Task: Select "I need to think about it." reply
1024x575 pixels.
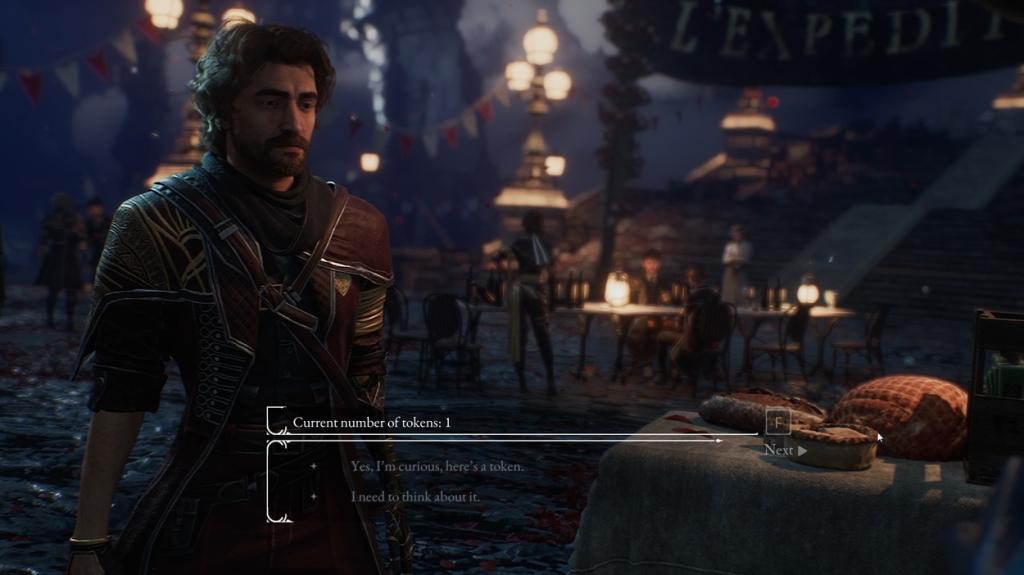Action: 415,496
